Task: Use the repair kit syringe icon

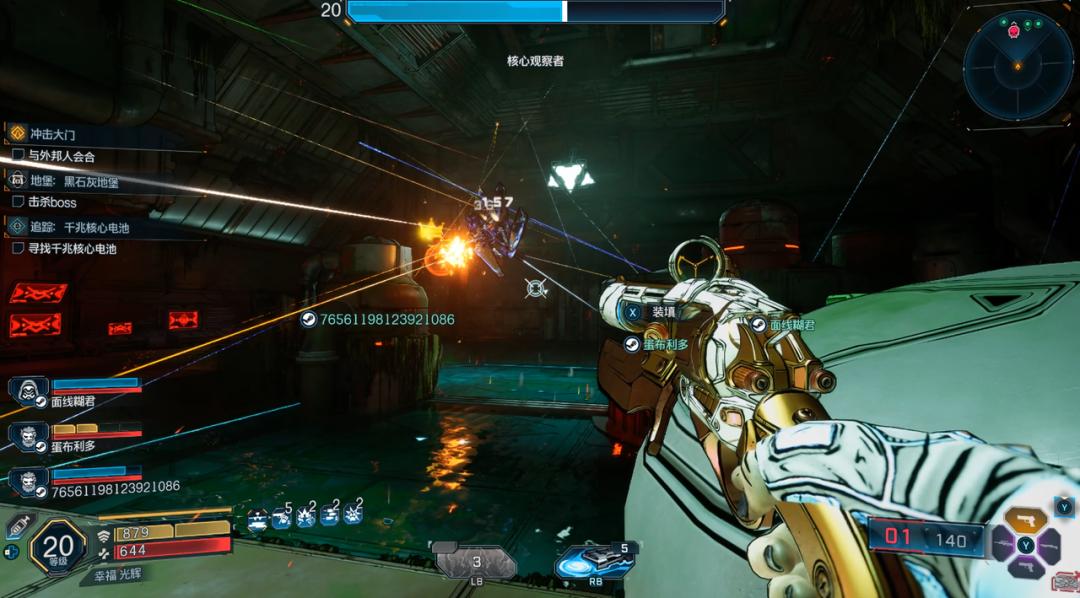Action: [18, 525]
